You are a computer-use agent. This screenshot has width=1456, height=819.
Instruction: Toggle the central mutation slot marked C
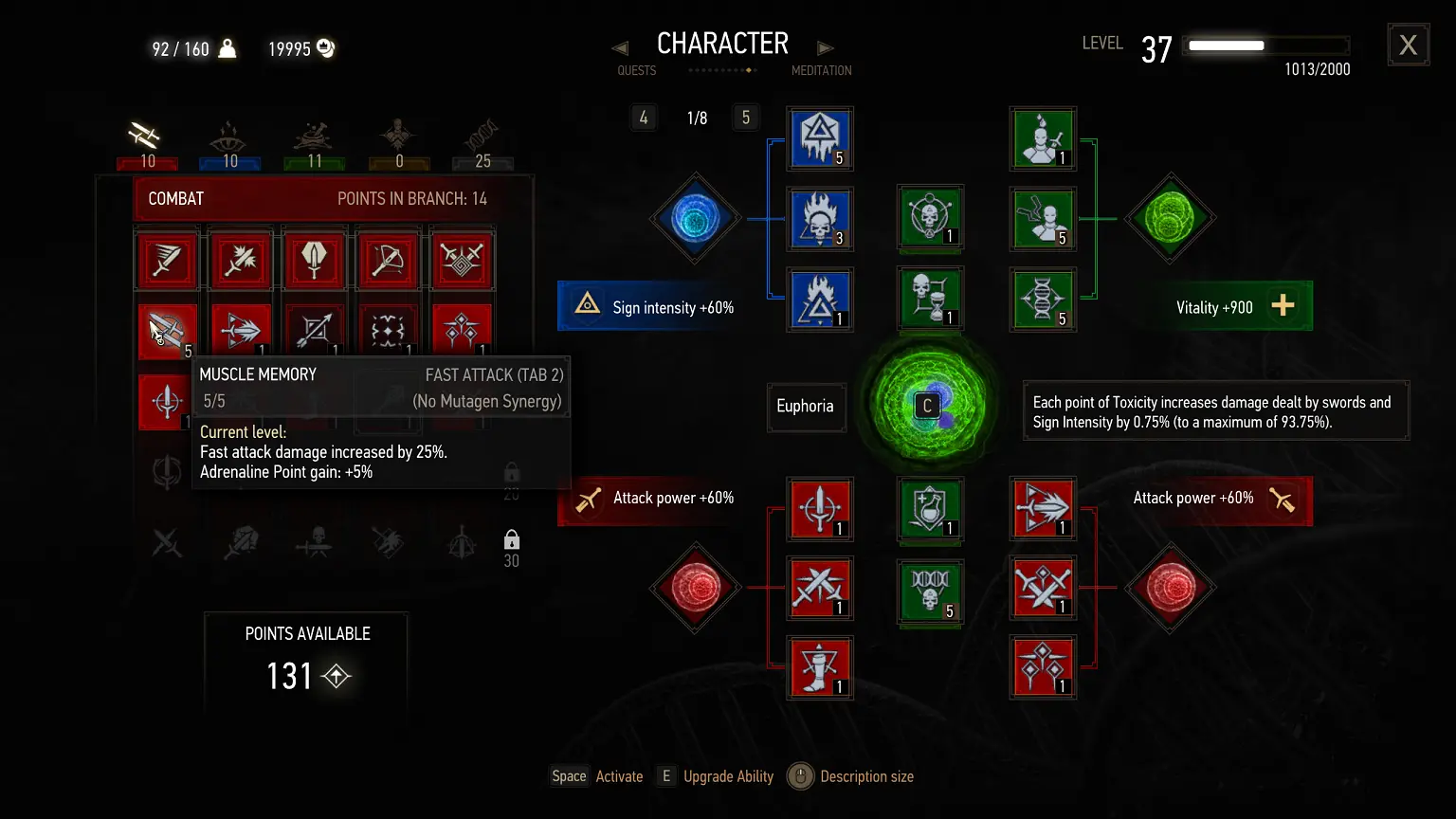tap(927, 405)
